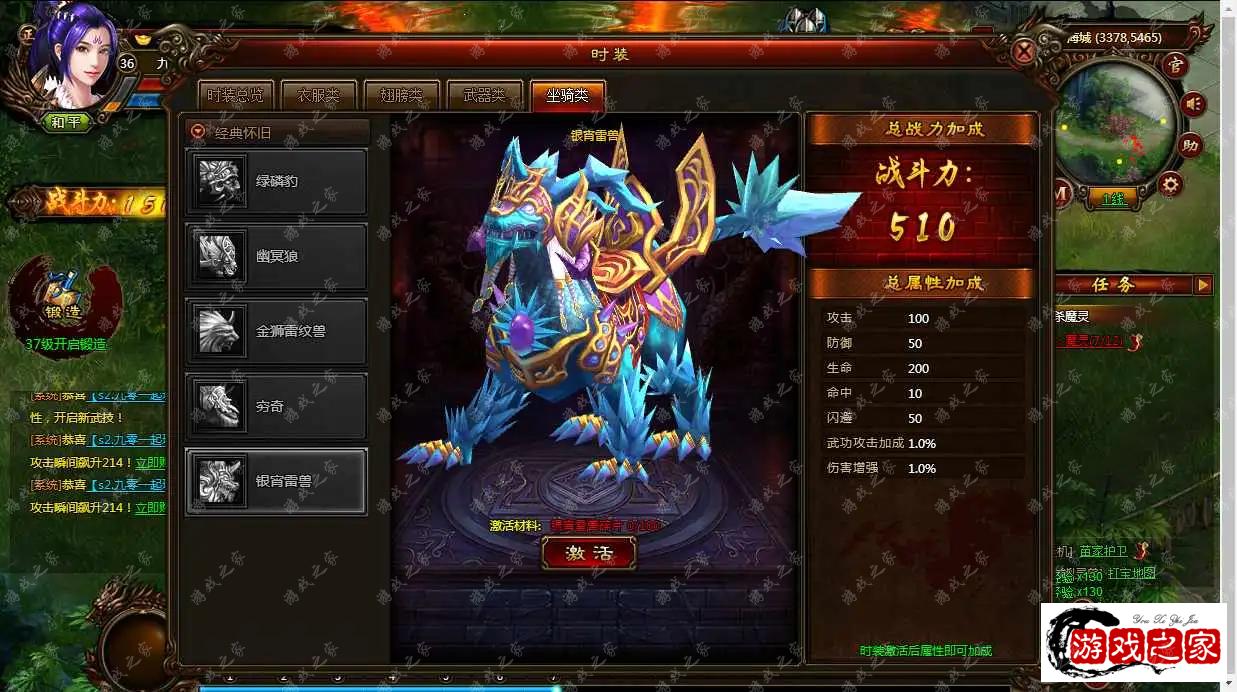This screenshot has height=692, width=1237.
Task: Select the 绿磷豹 mount entry
Action: [x=276, y=182]
